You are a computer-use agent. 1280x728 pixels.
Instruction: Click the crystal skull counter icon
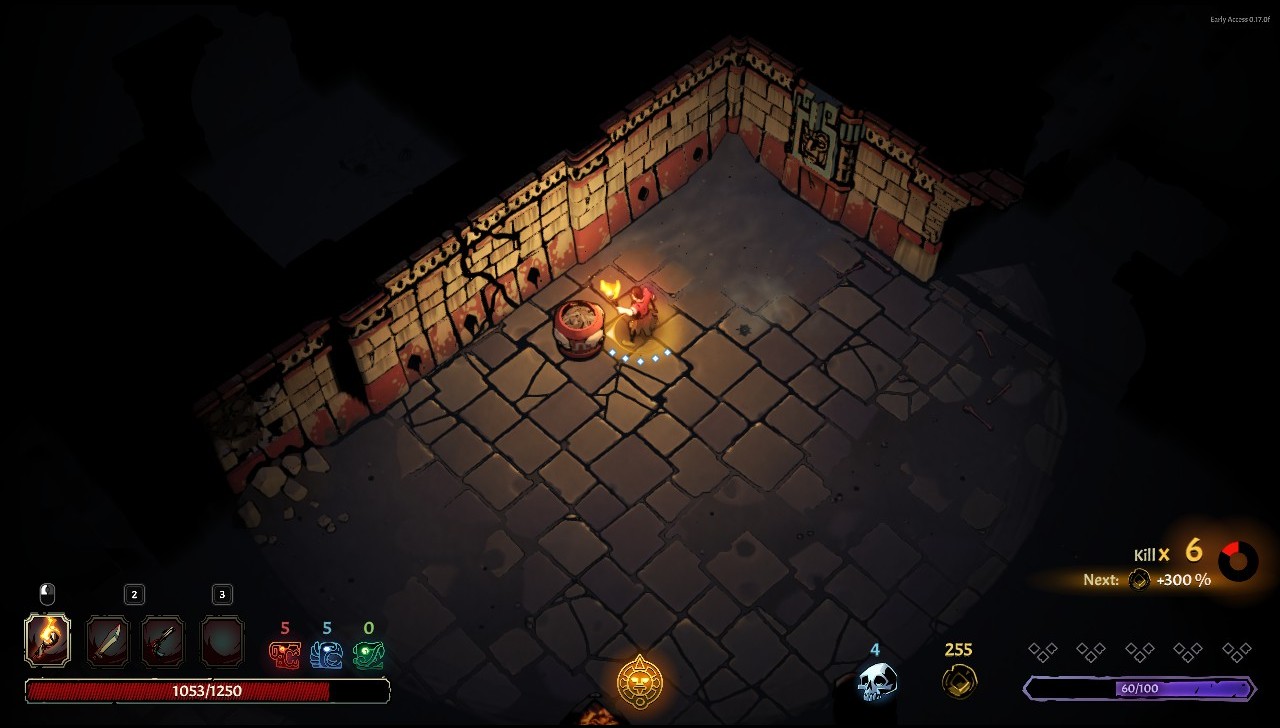pos(876,682)
